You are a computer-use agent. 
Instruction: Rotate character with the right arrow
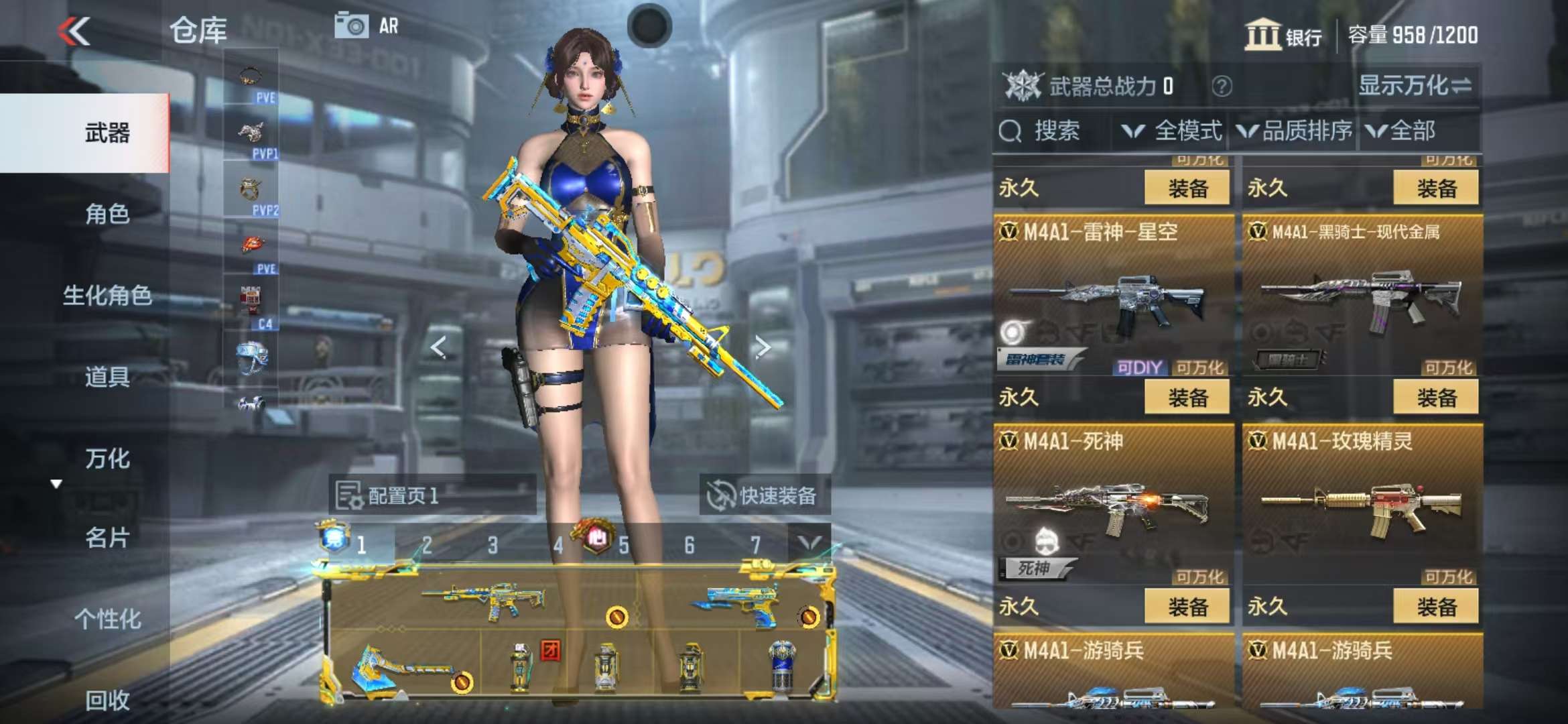tap(762, 347)
